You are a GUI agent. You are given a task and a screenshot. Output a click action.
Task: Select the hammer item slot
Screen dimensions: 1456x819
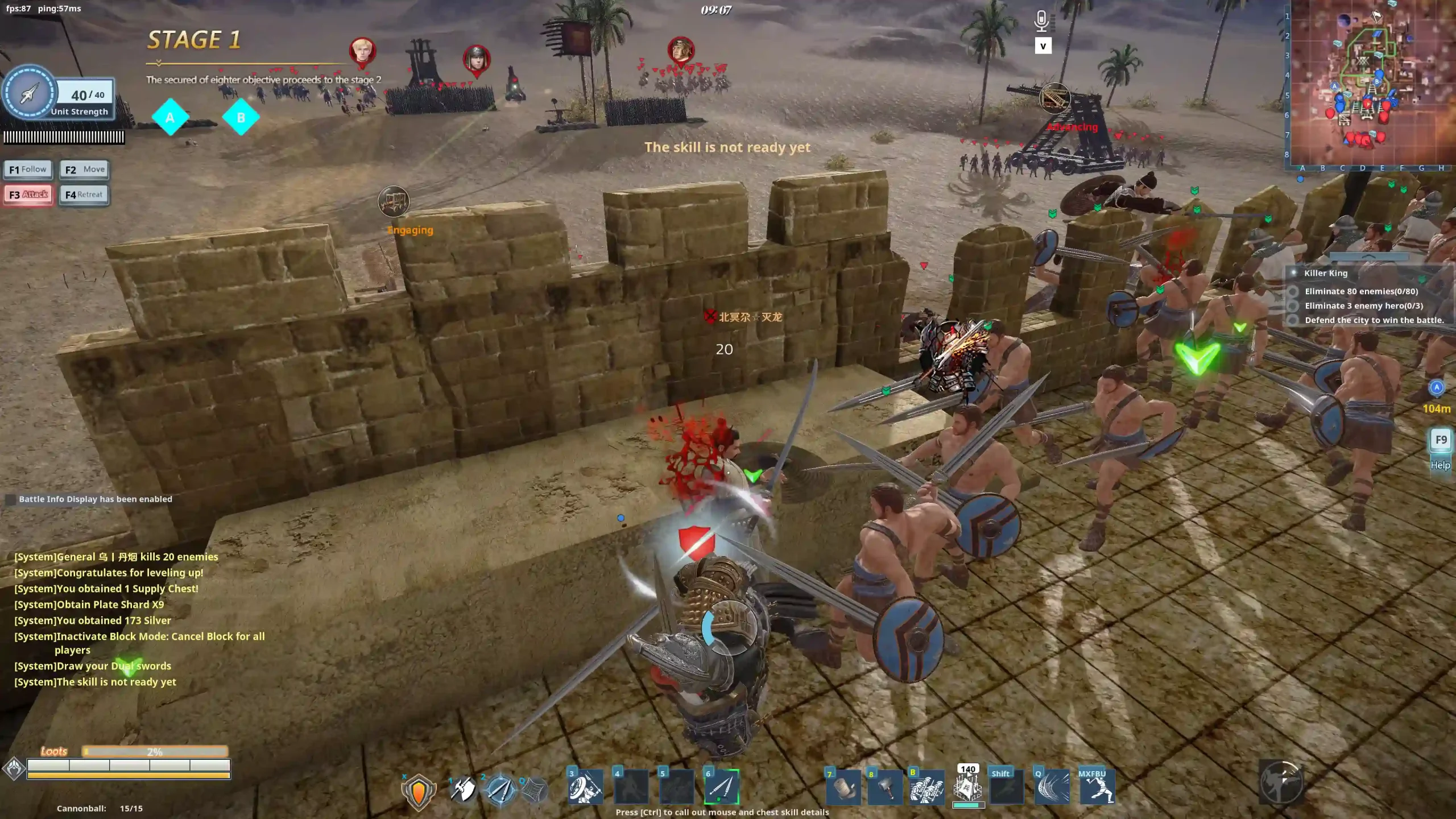click(884, 788)
